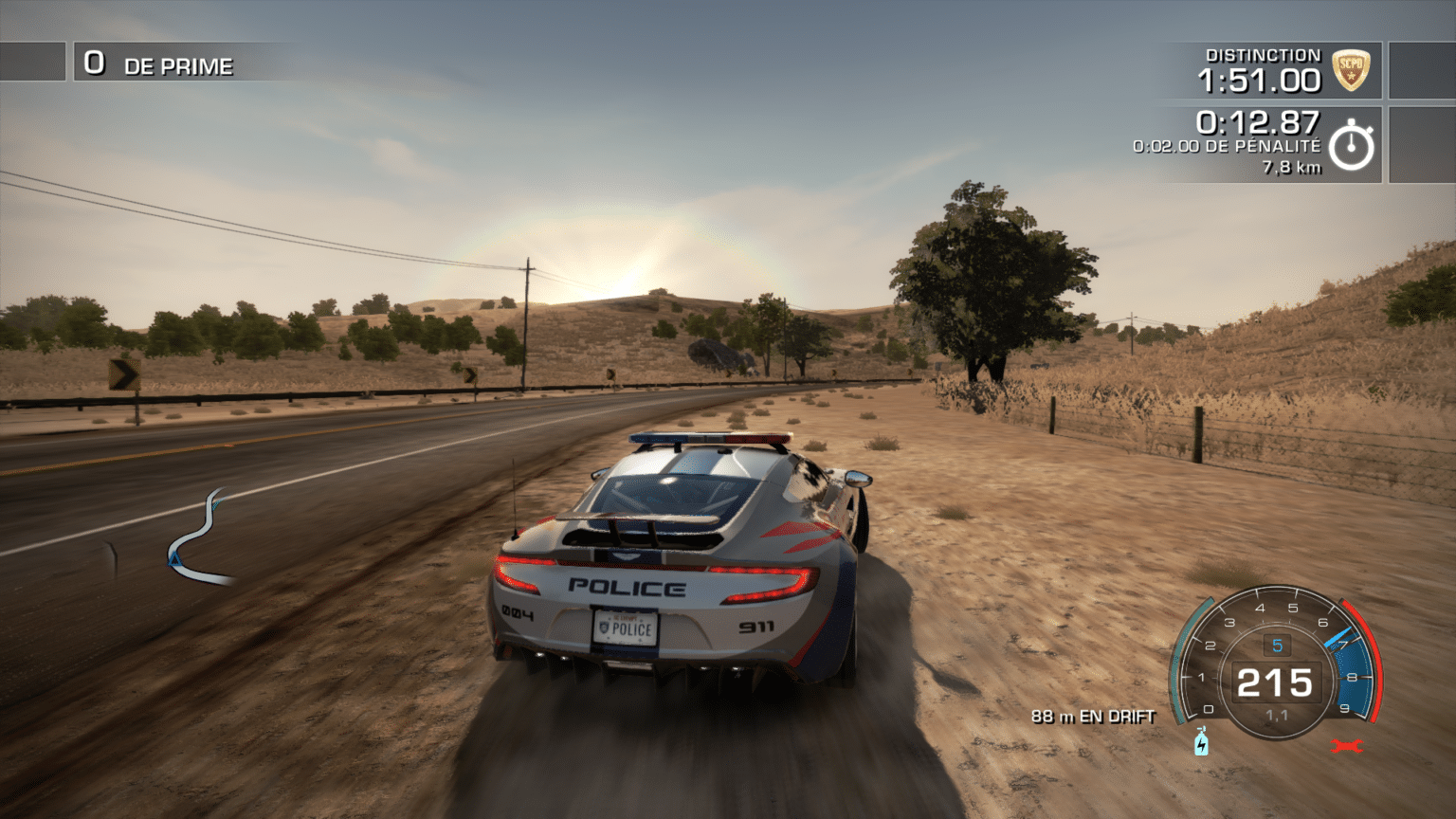Click the curved track minimap
The width and height of the screenshot is (1456, 819).
(197, 538)
